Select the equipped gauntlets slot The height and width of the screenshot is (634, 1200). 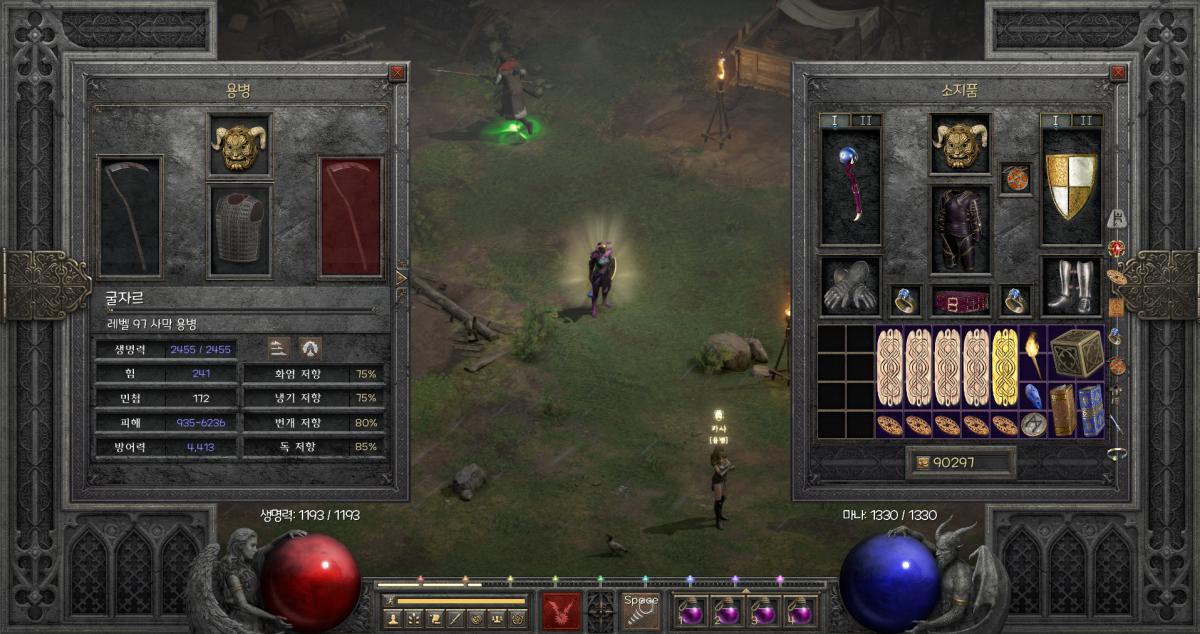(x=850, y=286)
